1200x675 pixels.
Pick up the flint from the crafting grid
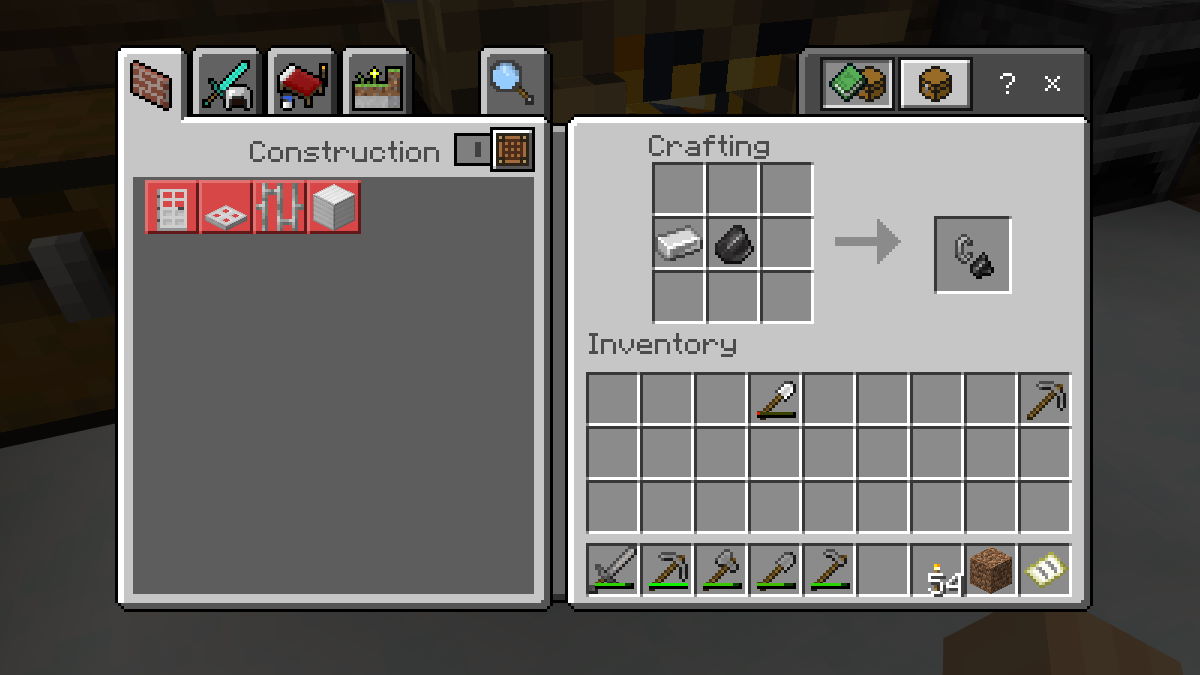[733, 244]
